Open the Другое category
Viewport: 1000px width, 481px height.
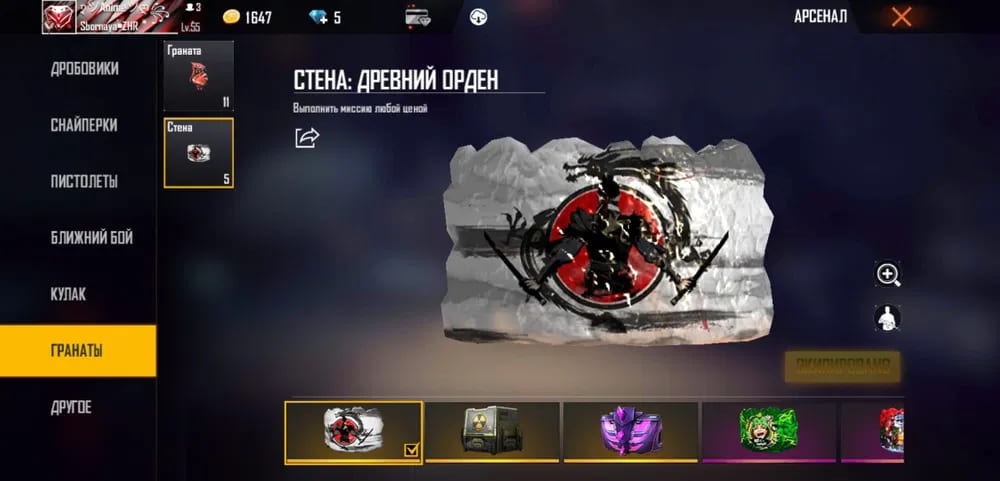[71, 407]
